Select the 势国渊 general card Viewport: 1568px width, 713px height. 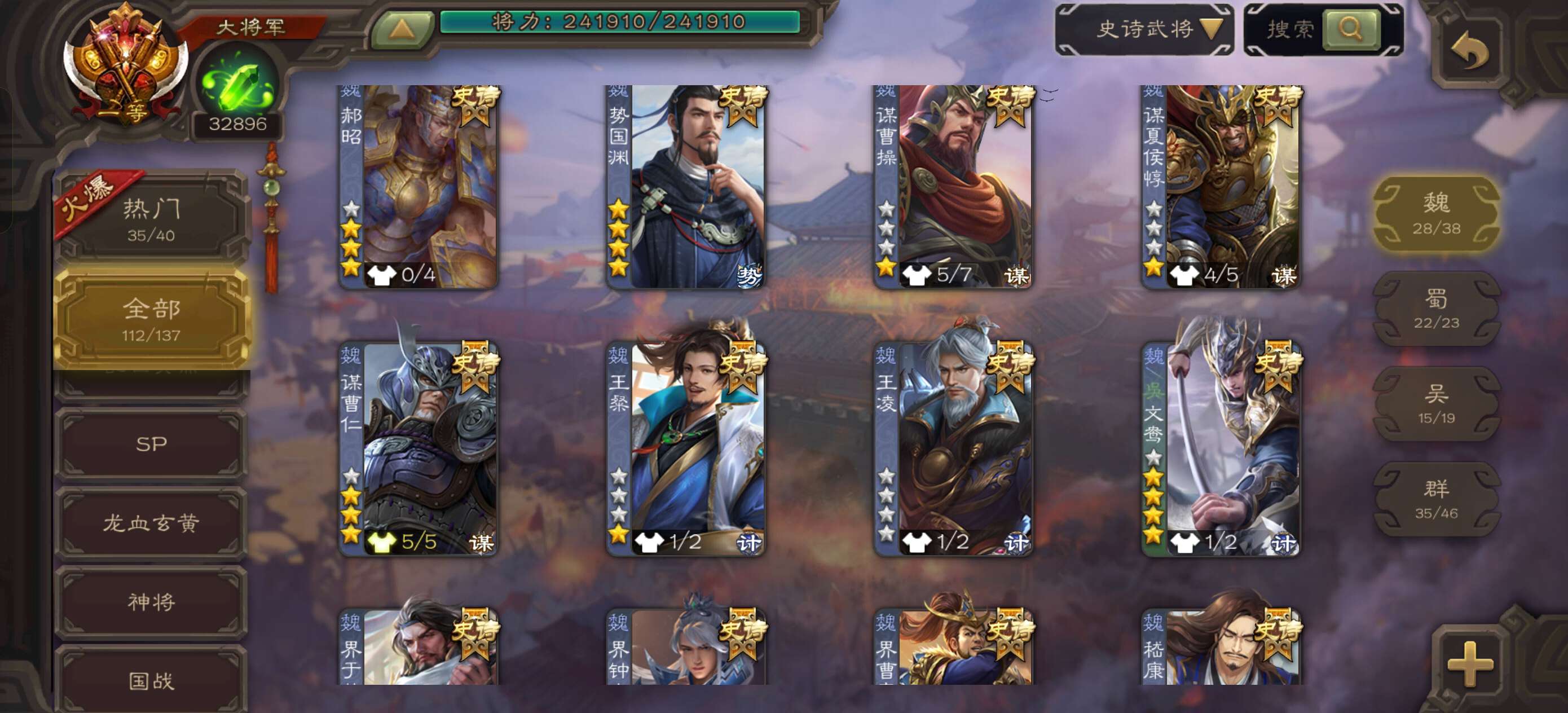[686, 186]
